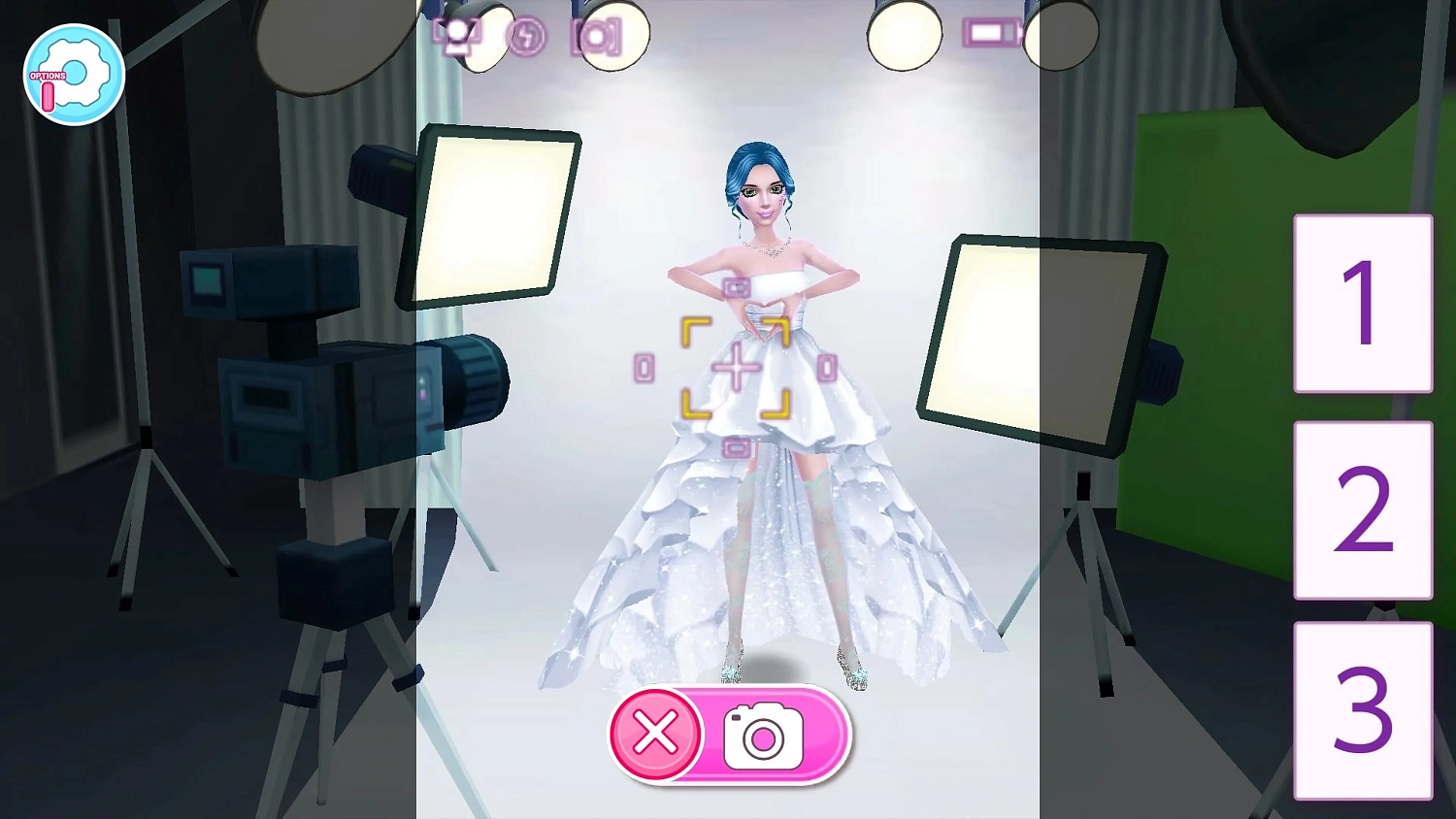Screen dimensions: 1456x819
Task: Click the camera shutter icon to take a photo
Action: tap(764, 736)
